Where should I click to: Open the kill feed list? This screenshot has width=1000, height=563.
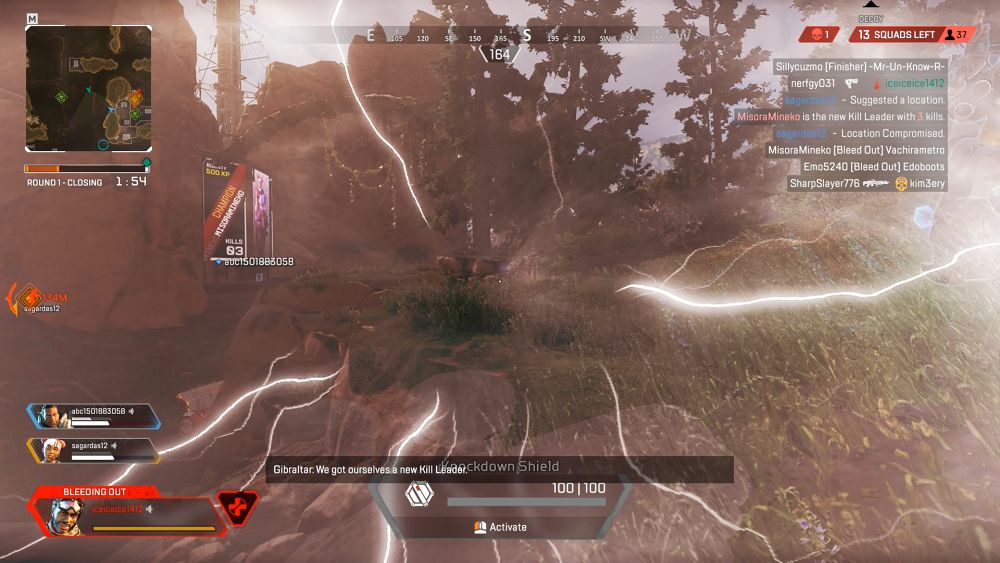click(858, 124)
